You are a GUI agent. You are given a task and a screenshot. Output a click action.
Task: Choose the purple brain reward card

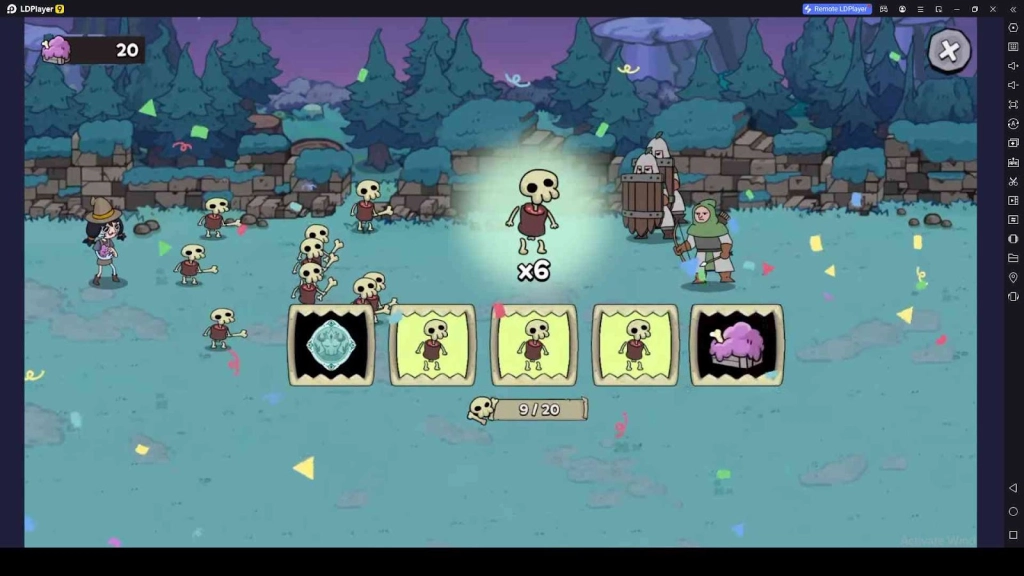(737, 345)
